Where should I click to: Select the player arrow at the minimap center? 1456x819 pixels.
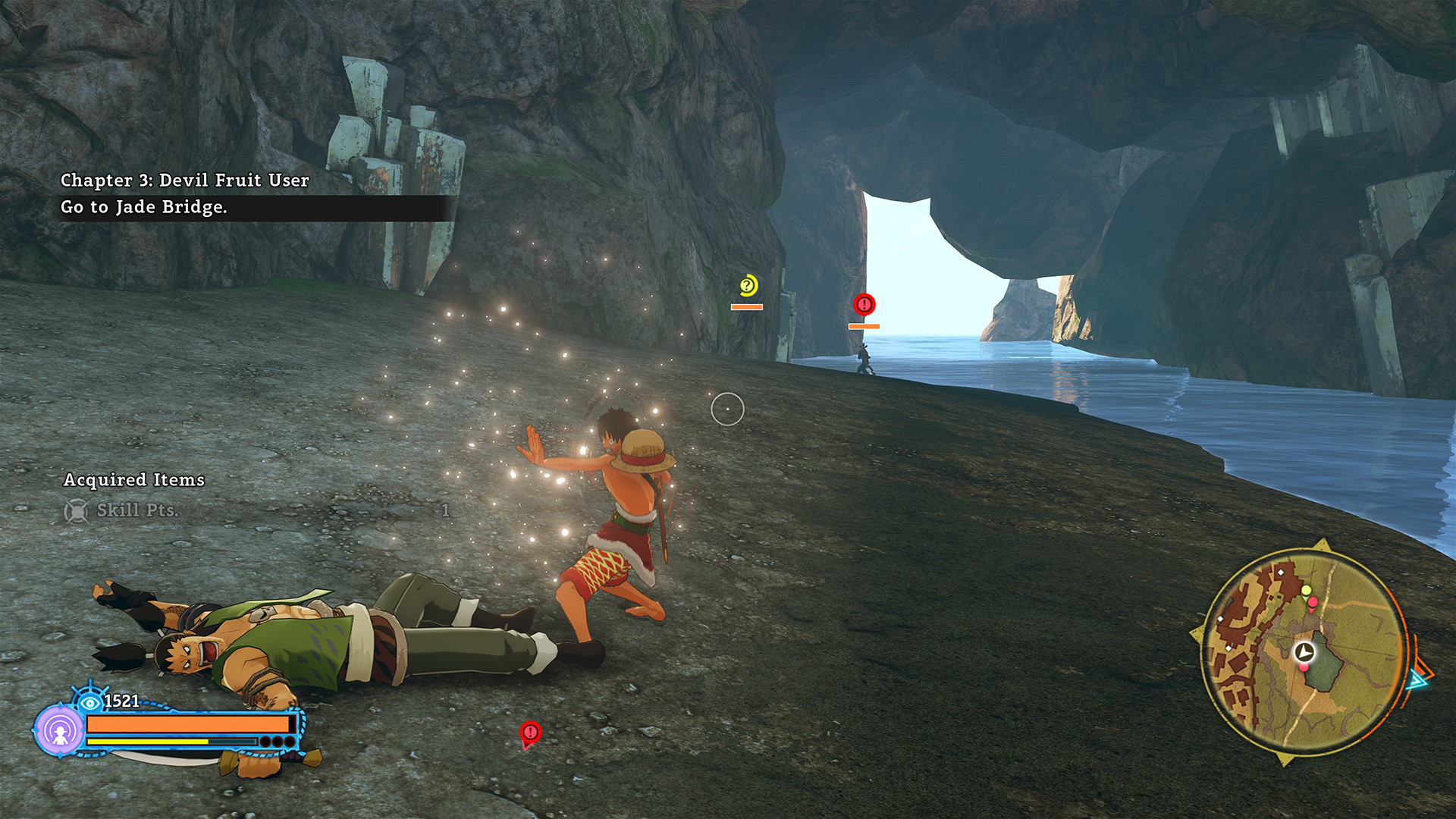[x=1304, y=651]
